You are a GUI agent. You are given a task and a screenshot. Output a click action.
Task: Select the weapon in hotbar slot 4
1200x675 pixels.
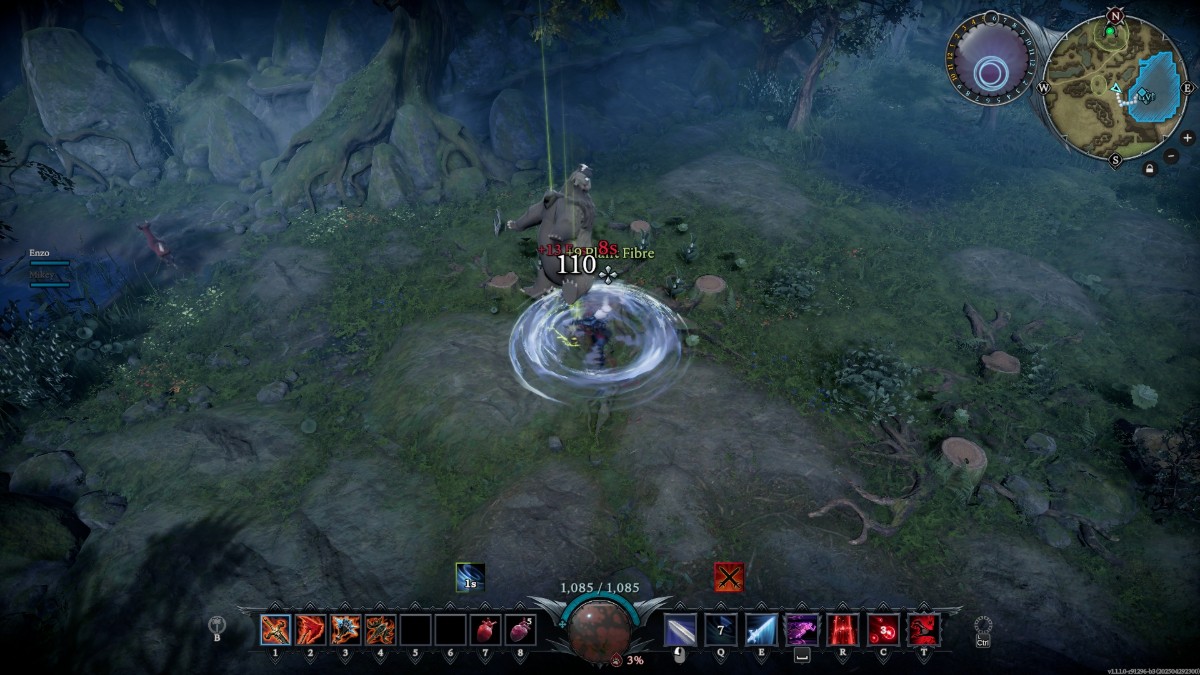380,630
